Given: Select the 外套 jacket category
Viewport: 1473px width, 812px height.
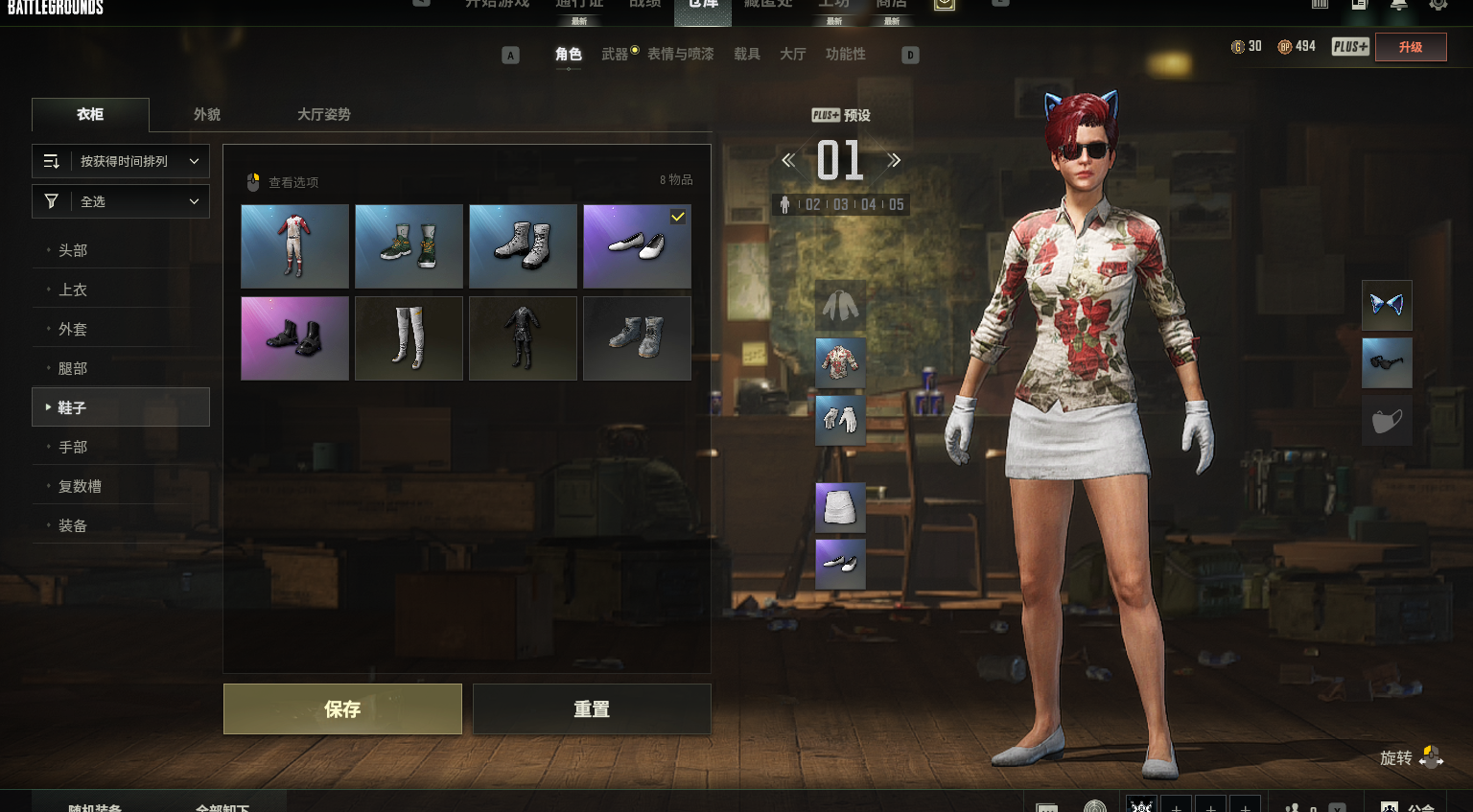Looking at the screenshot, I should coord(73,329).
